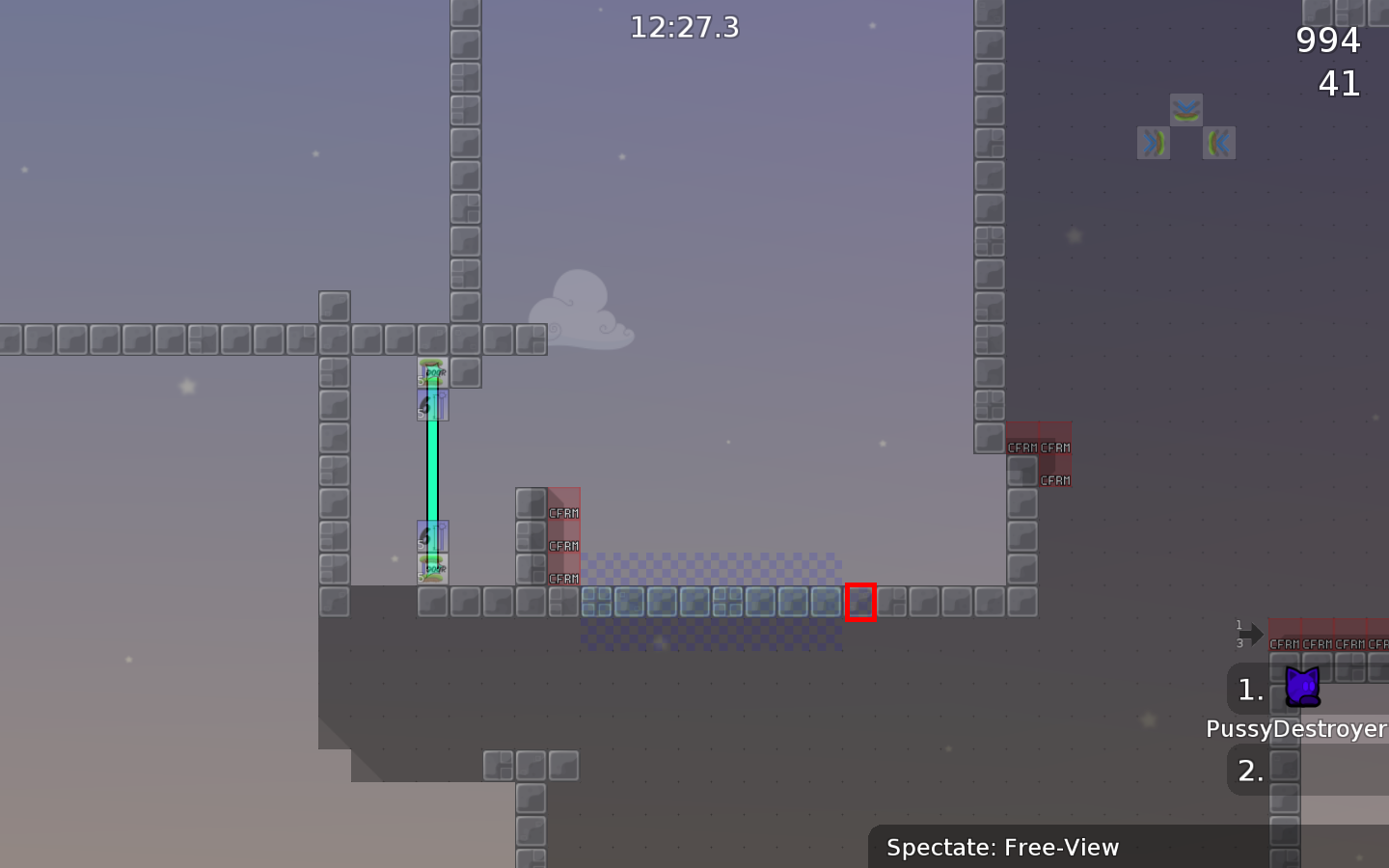Select the right-facing boost arrow block
Screen dimensions: 1389x868
coord(1152,143)
